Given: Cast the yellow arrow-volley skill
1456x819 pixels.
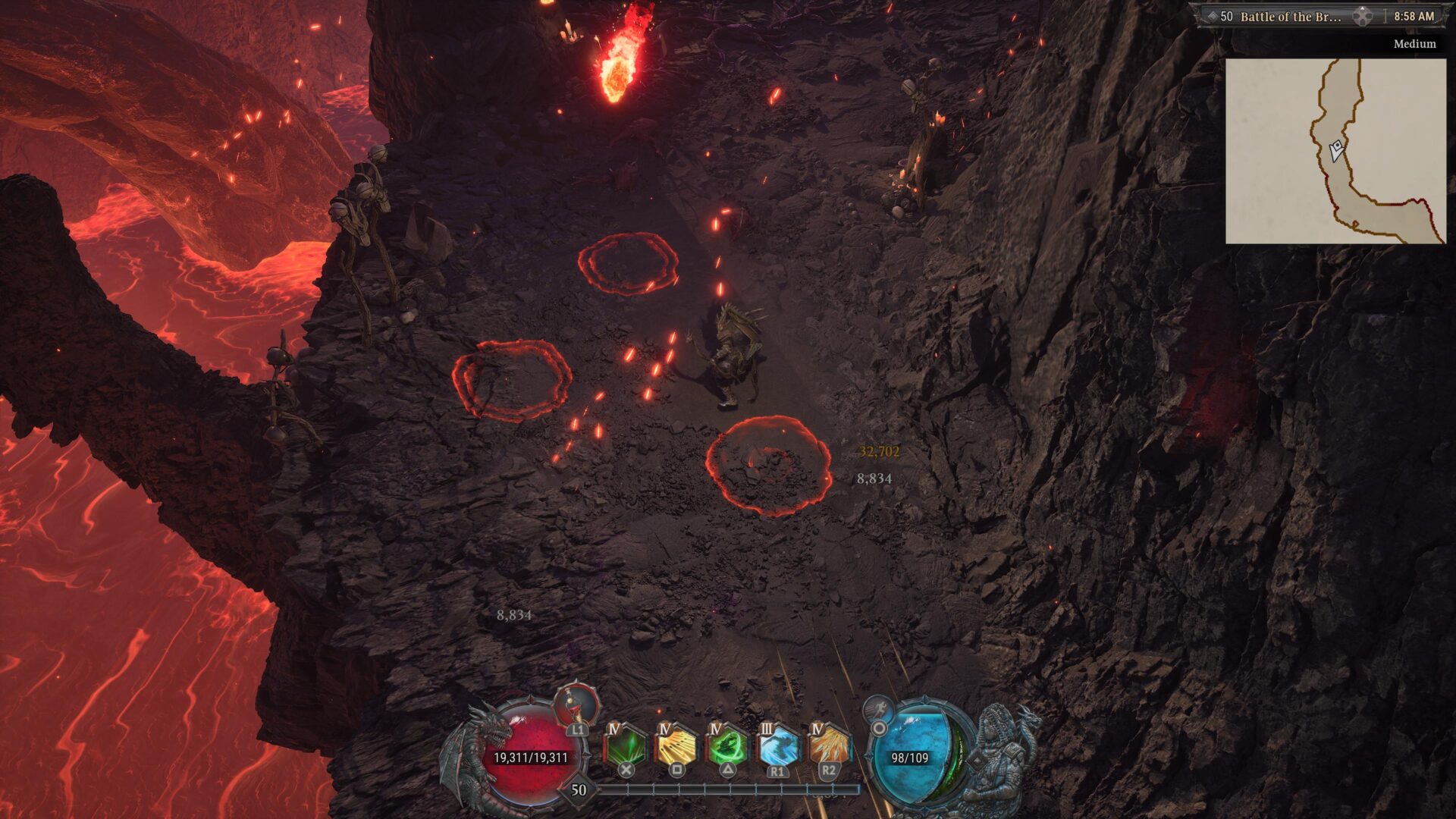Looking at the screenshot, I should coord(676,747).
